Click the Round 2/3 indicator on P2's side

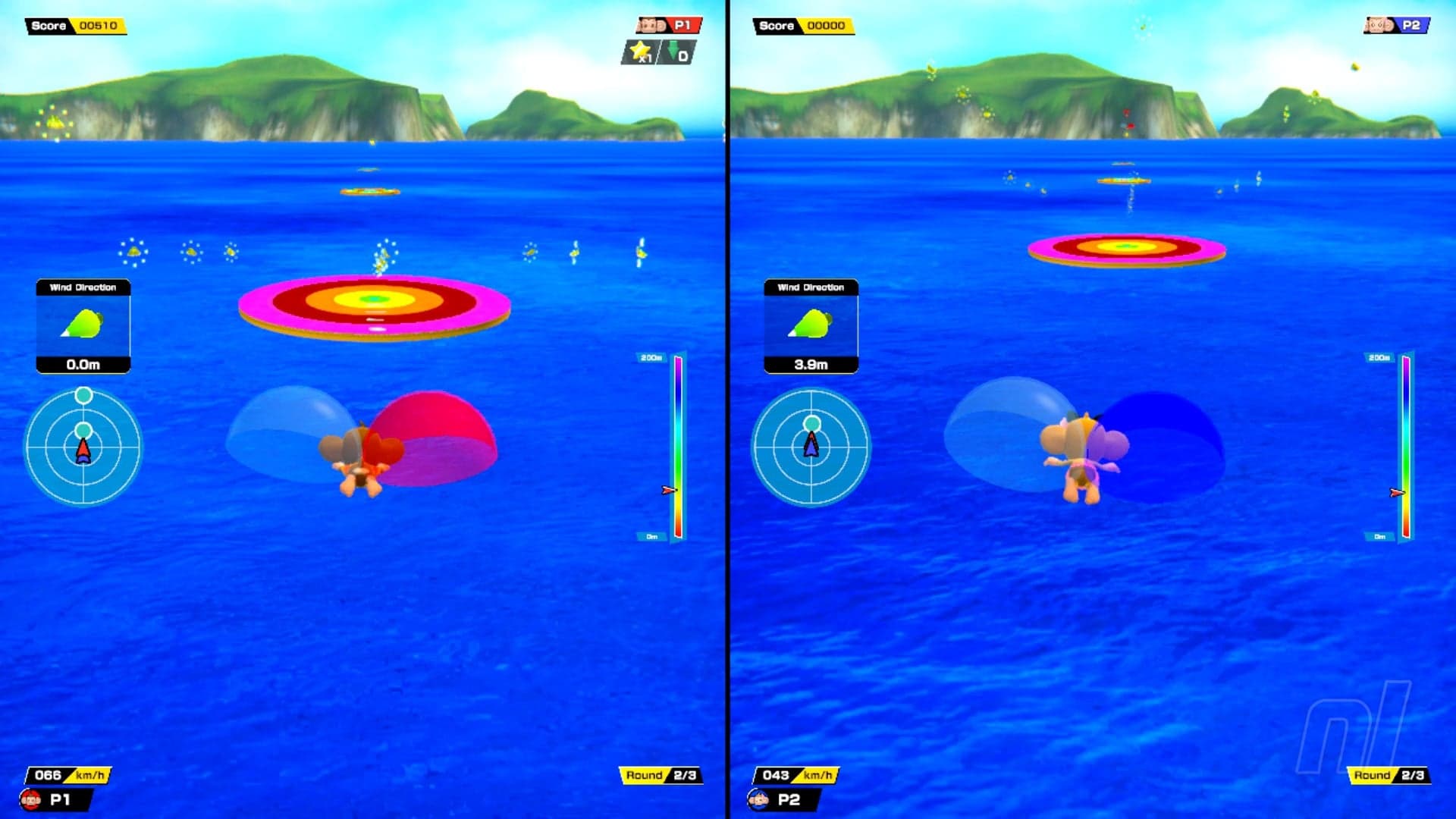click(x=1389, y=775)
